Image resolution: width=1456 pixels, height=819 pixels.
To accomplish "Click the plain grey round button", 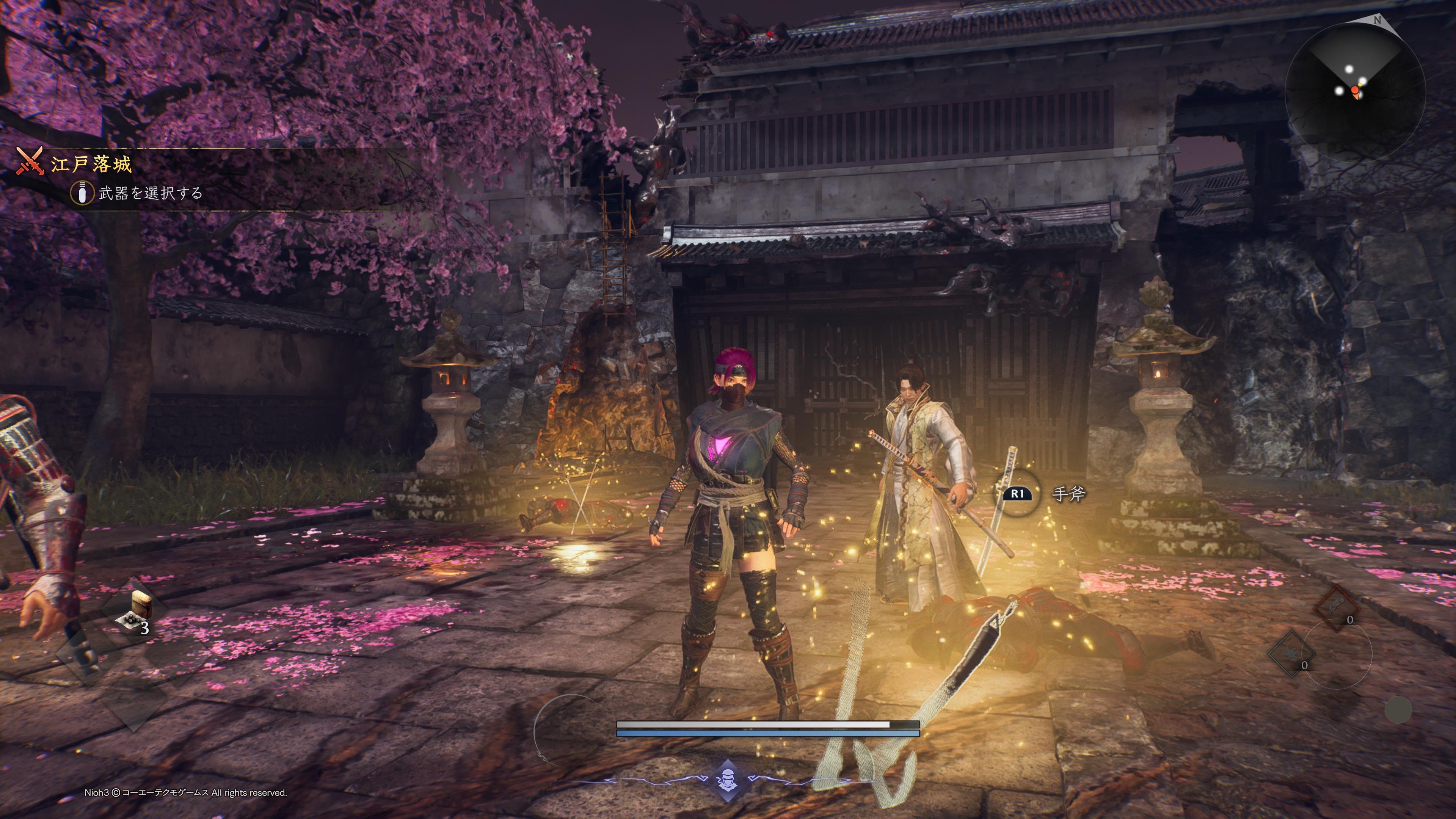I will (x=1398, y=710).
